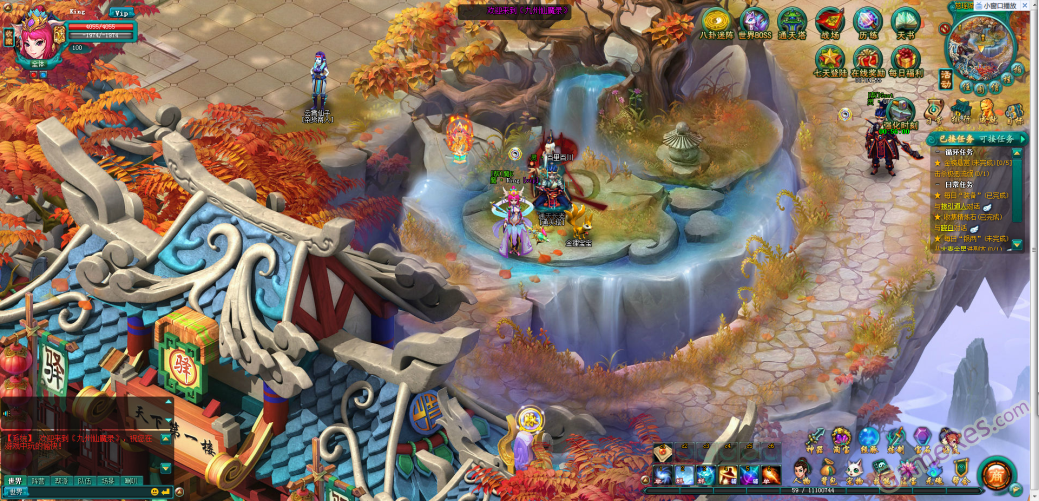
Task: Open the 每日福利 daily welfare gift
Action: click(905, 59)
